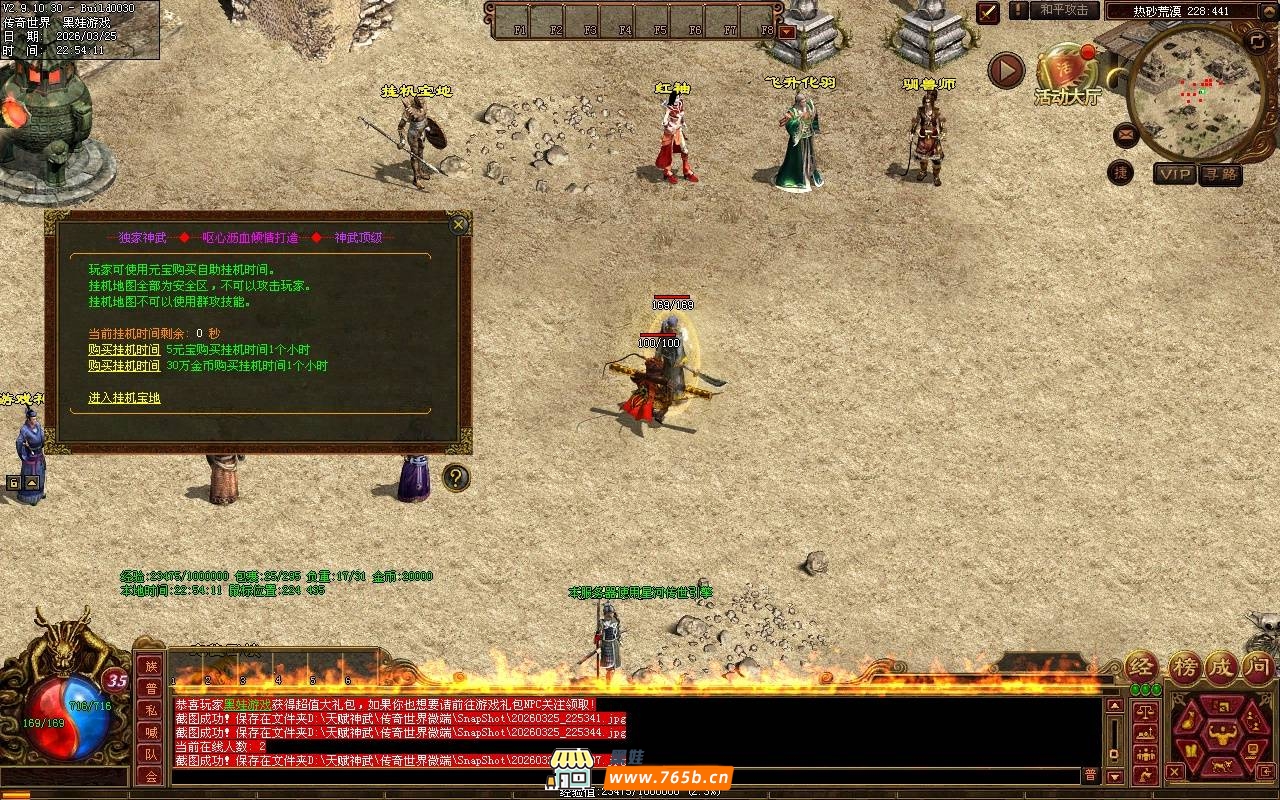Click the circular minimap
Viewport: 1280px width, 800px height.
[1193, 90]
